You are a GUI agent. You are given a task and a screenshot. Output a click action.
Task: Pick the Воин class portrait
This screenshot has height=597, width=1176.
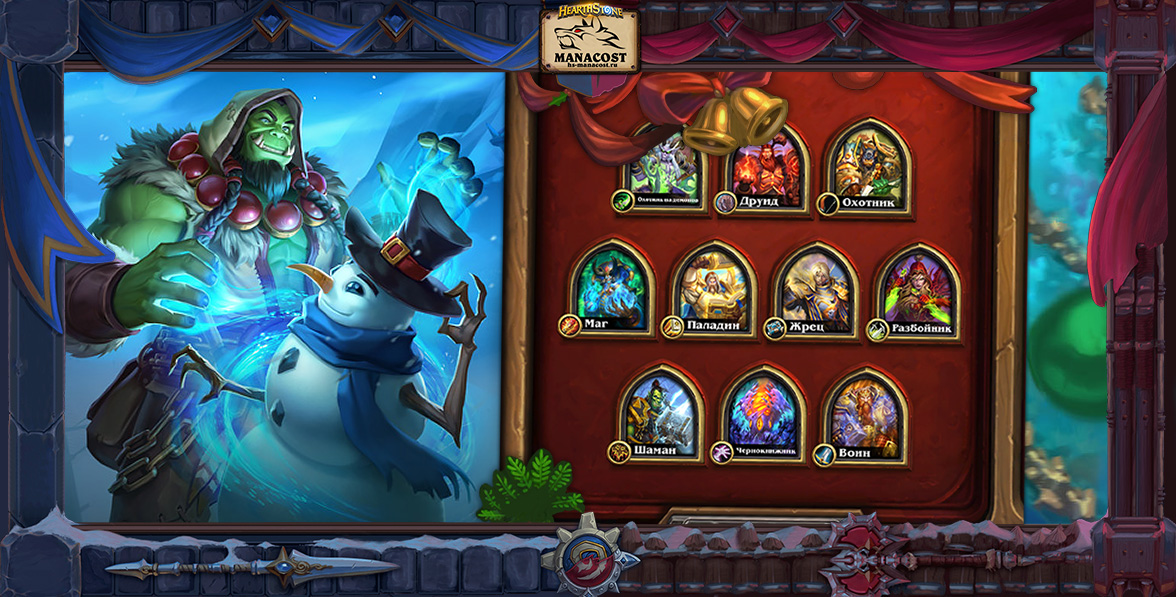tap(864, 410)
